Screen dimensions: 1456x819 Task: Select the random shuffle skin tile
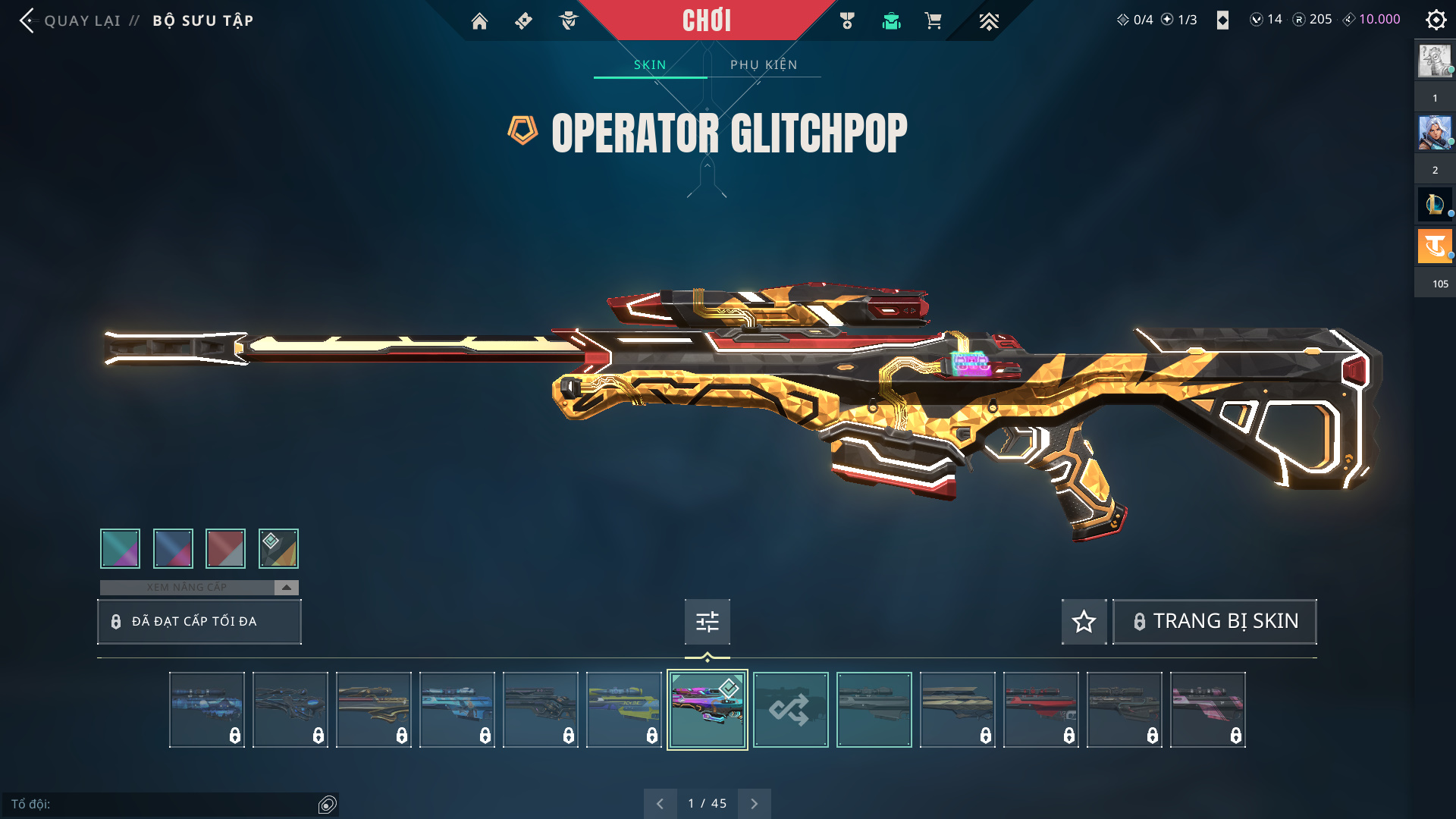click(x=790, y=710)
